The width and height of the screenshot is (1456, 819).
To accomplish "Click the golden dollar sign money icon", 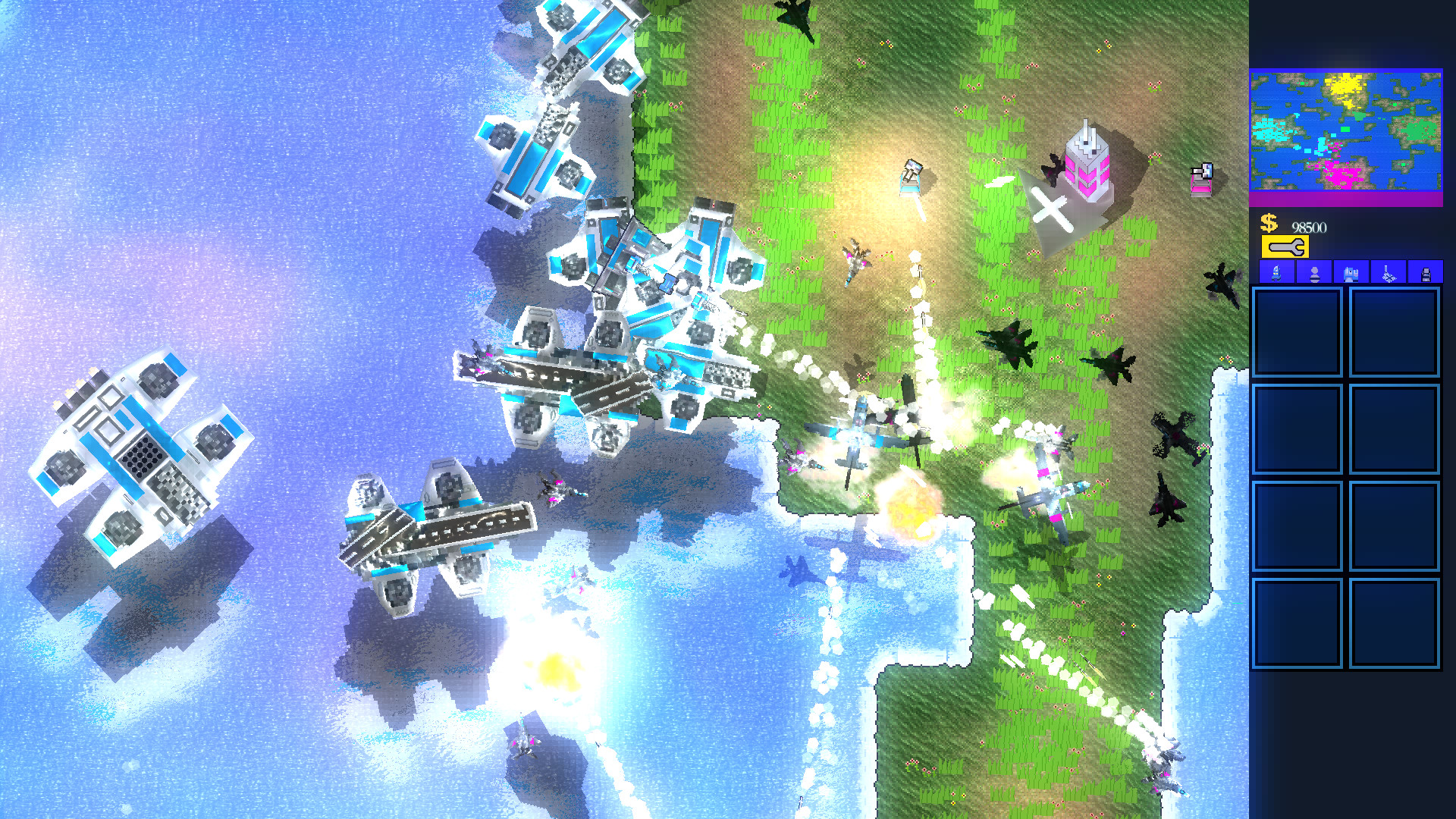I will tap(1268, 224).
